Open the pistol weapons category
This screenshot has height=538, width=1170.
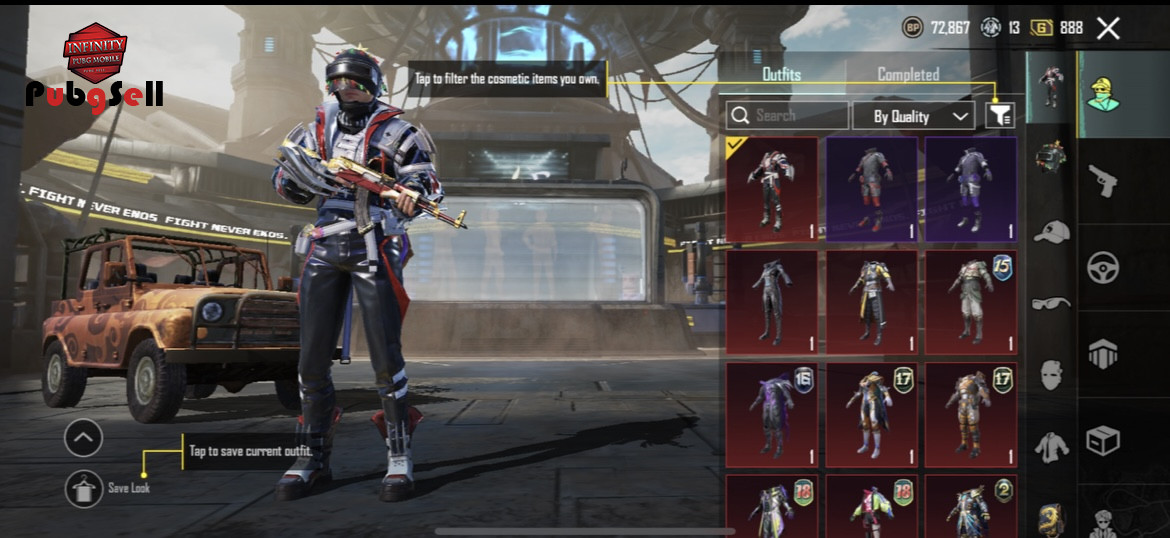1103,181
